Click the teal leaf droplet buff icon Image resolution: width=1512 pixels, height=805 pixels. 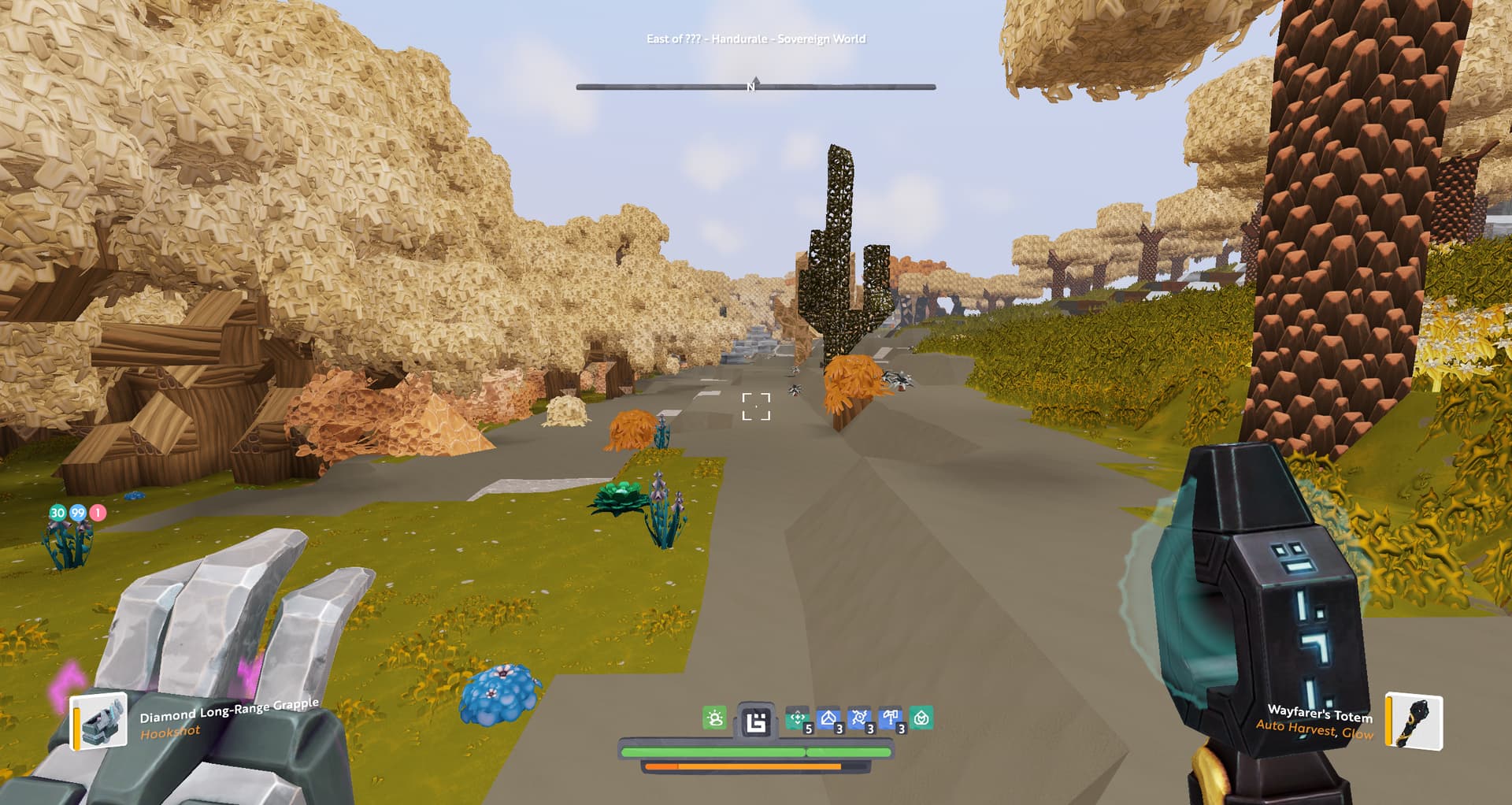(921, 718)
